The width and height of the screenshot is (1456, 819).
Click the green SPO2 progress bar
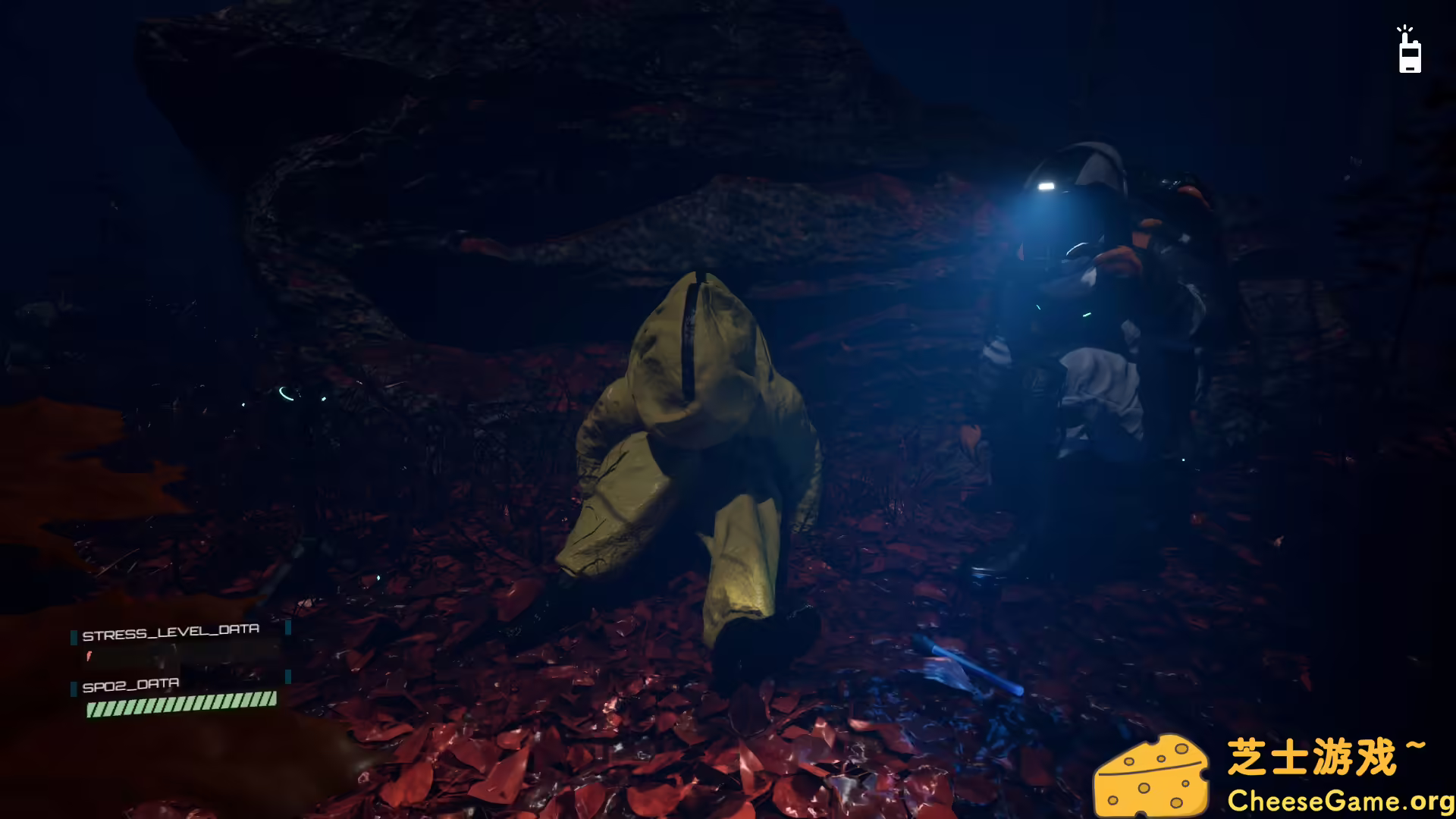[182, 705]
